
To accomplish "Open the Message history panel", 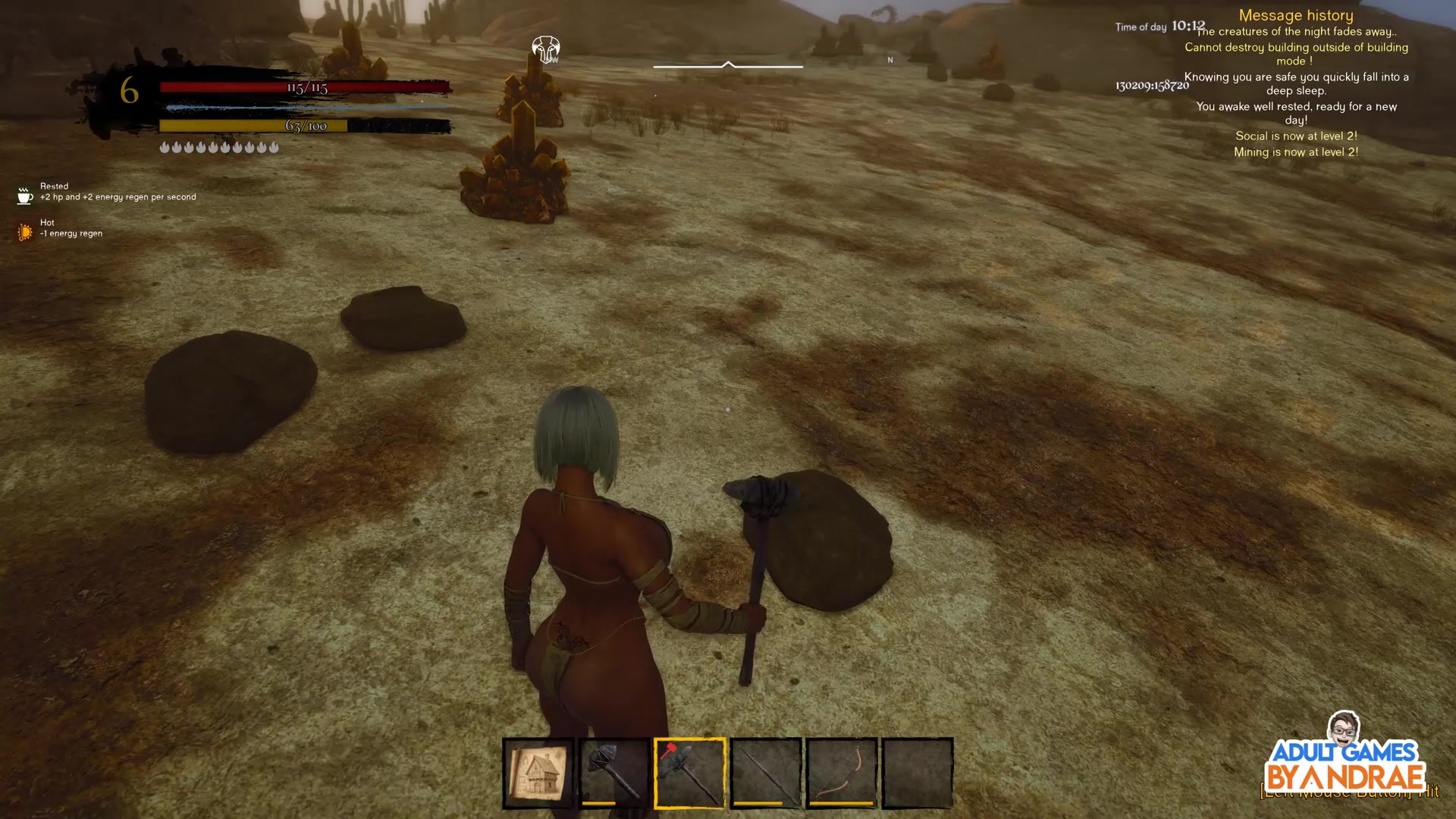I will coord(1295,15).
